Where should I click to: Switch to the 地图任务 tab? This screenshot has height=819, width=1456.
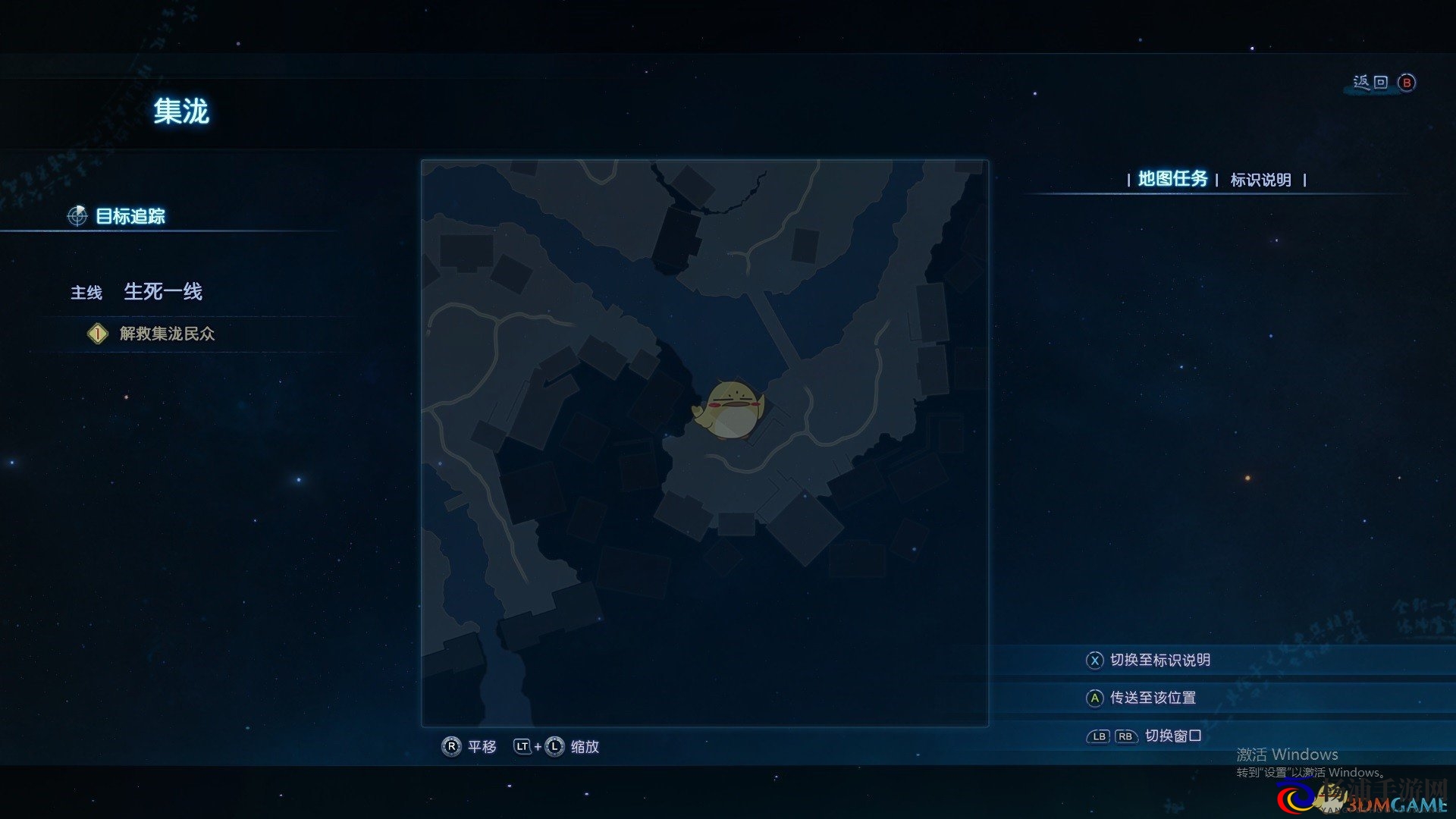pos(1172,179)
